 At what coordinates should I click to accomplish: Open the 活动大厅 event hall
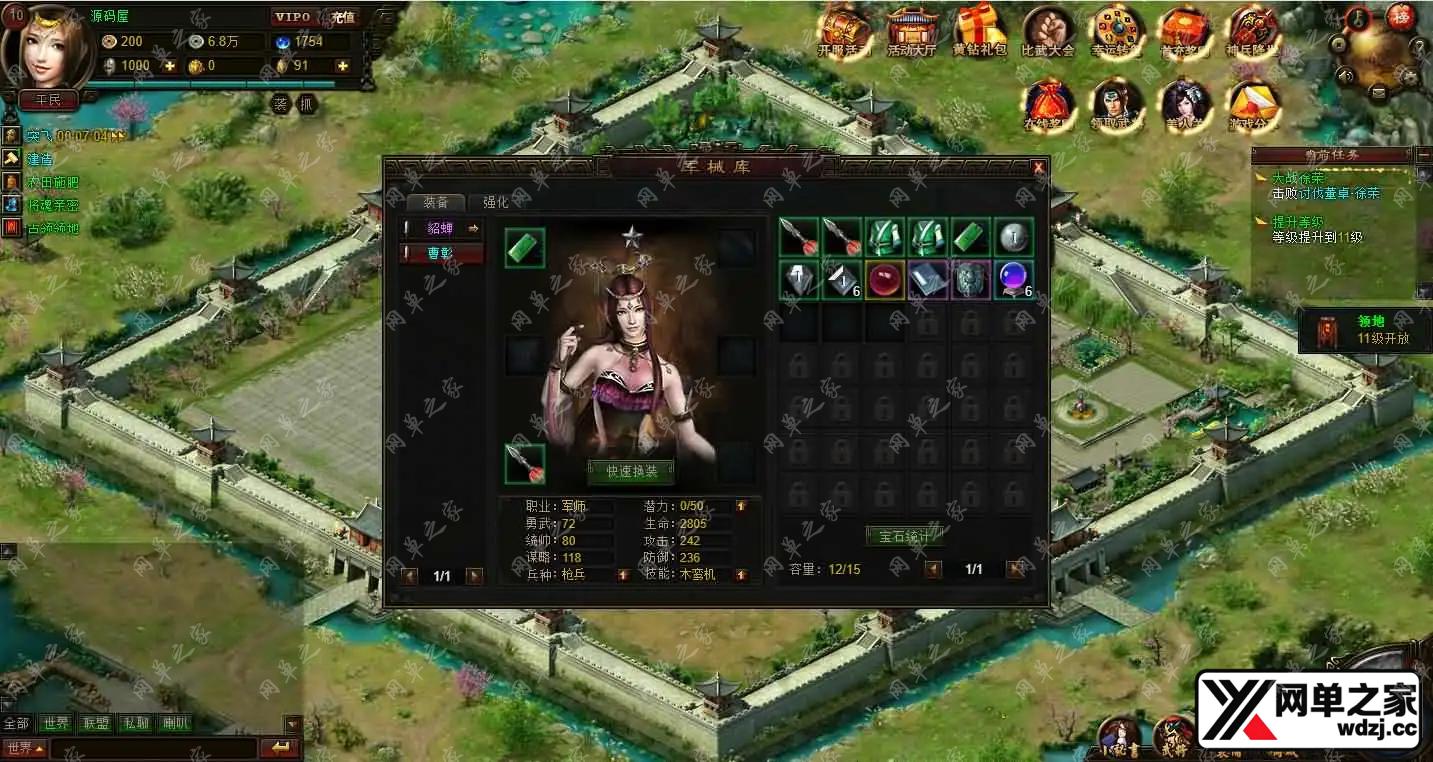911,32
